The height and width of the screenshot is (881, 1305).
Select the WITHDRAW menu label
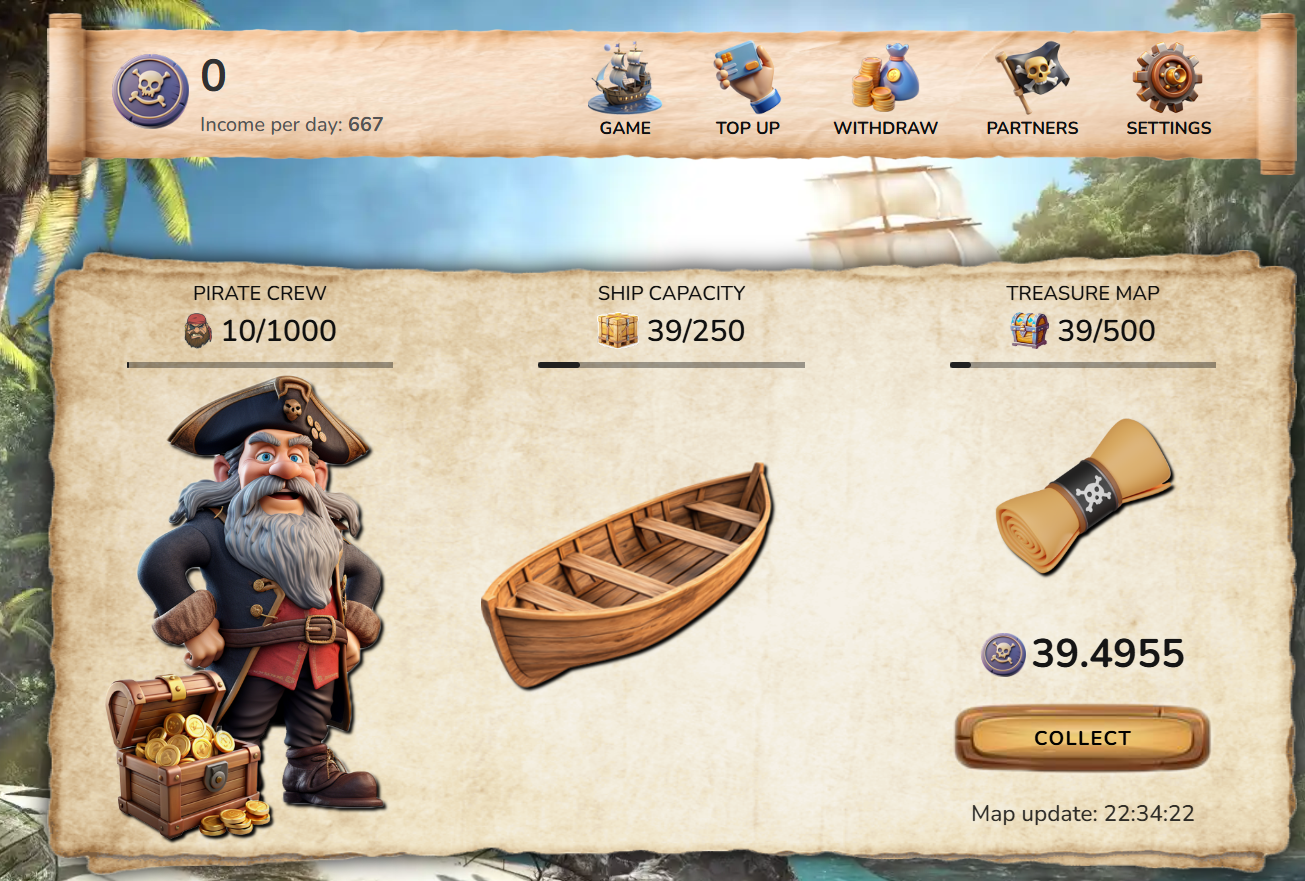tap(884, 128)
